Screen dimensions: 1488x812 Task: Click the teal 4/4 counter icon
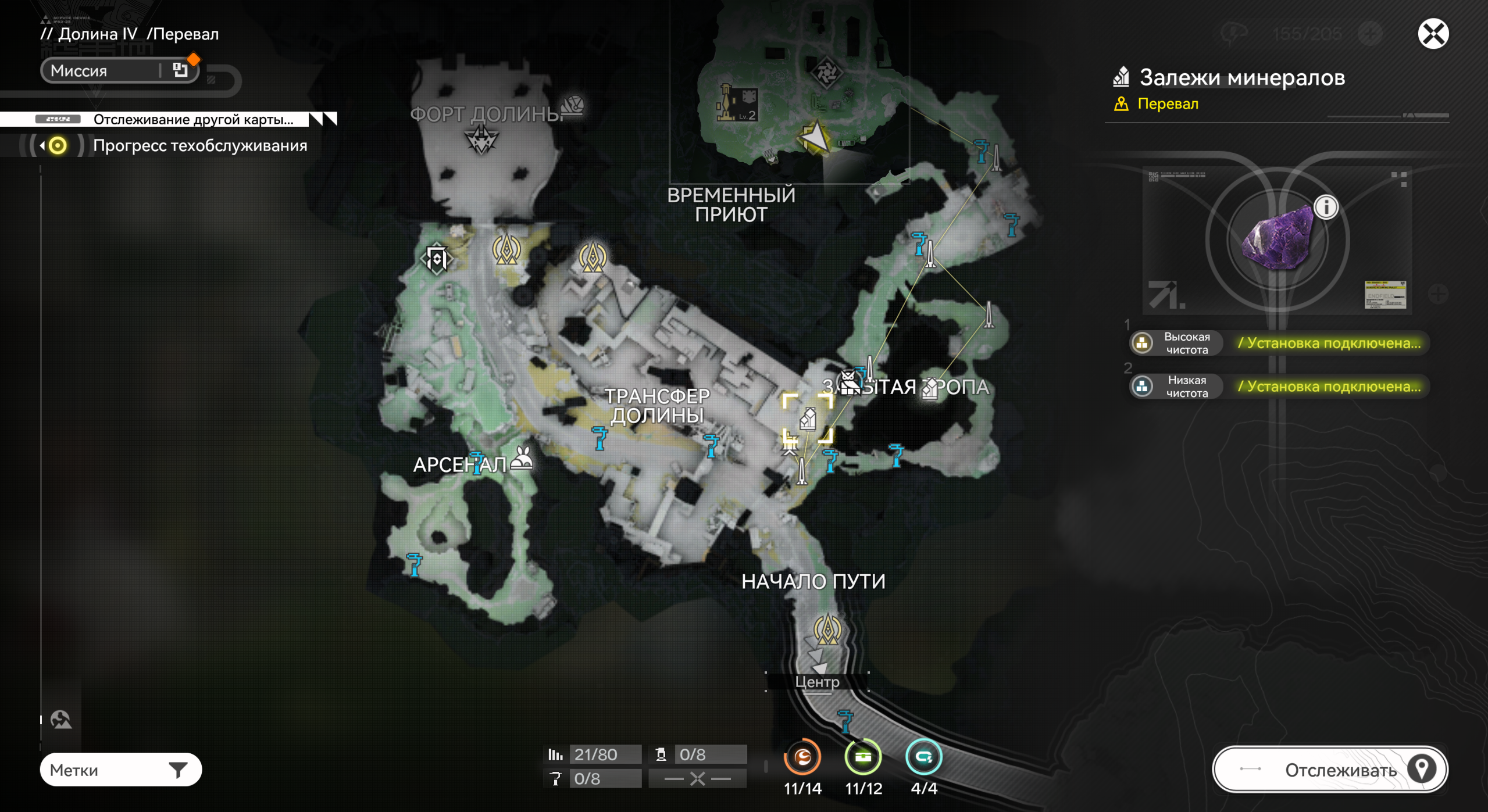(x=923, y=757)
